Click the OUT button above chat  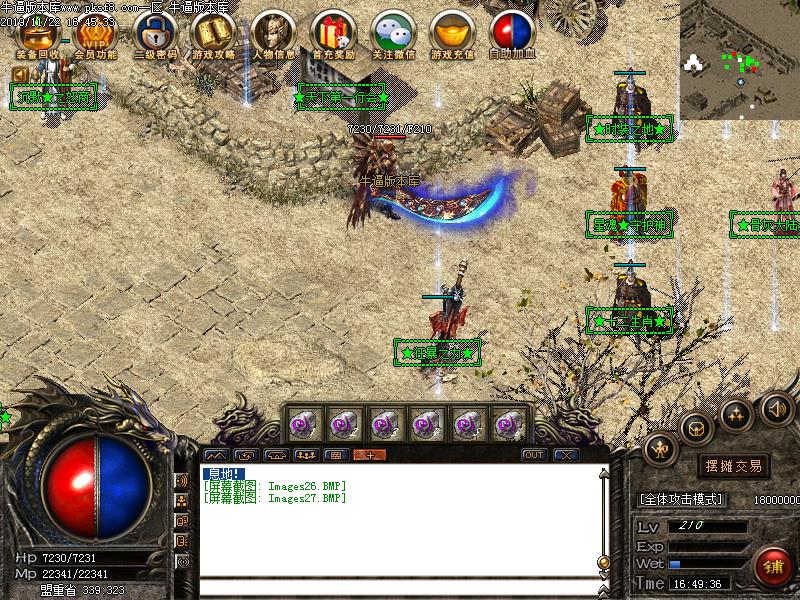pos(534,455)
